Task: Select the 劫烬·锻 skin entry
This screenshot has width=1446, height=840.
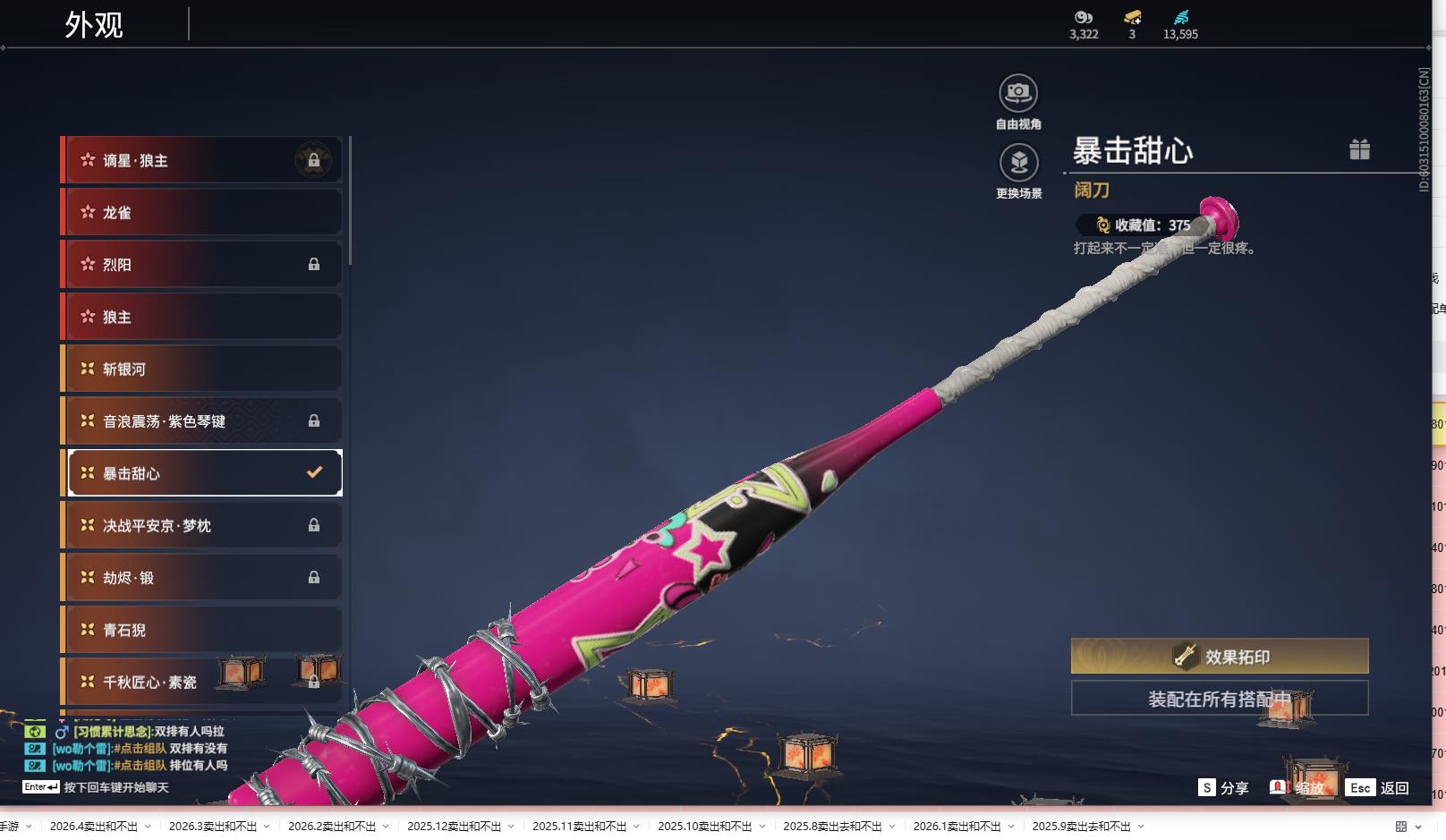Action: coord(202,578)
